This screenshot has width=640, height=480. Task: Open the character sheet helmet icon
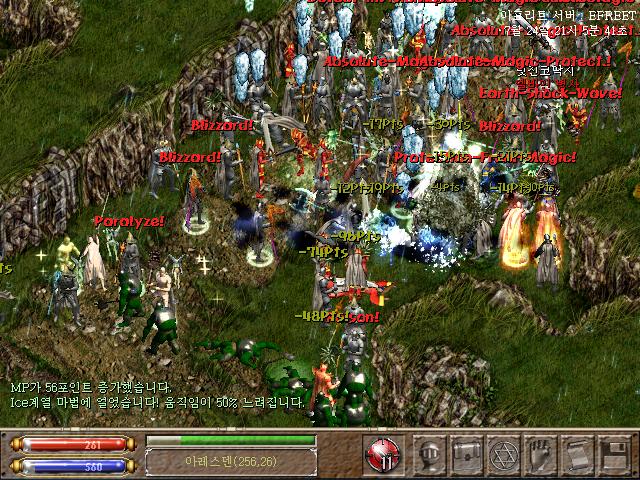430,454
